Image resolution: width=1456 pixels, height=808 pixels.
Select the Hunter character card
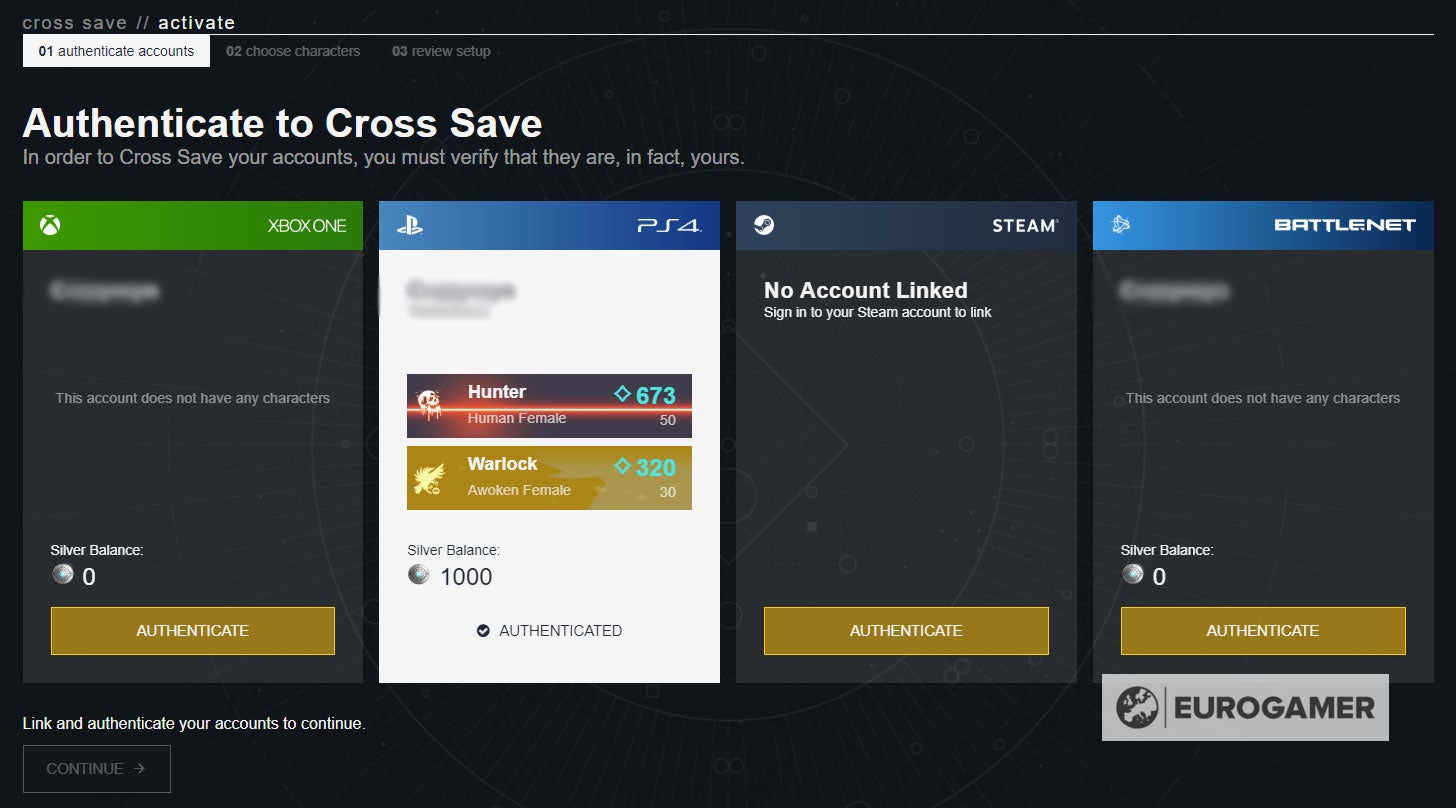click(x=549, y=405)
